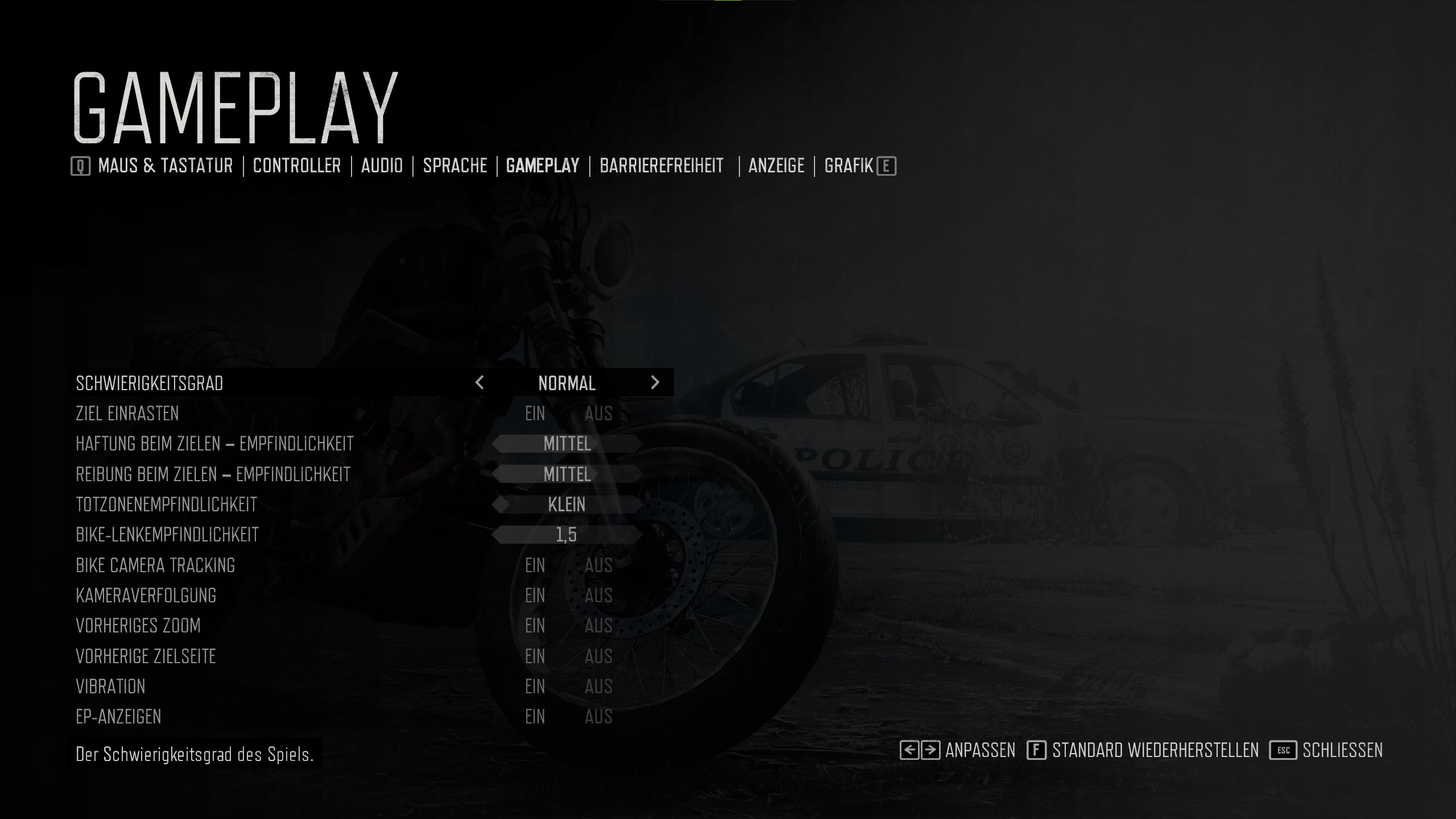This screenshot has width=1456, height=819.
Task: Select the Audio tab
Action: (382, 166)
